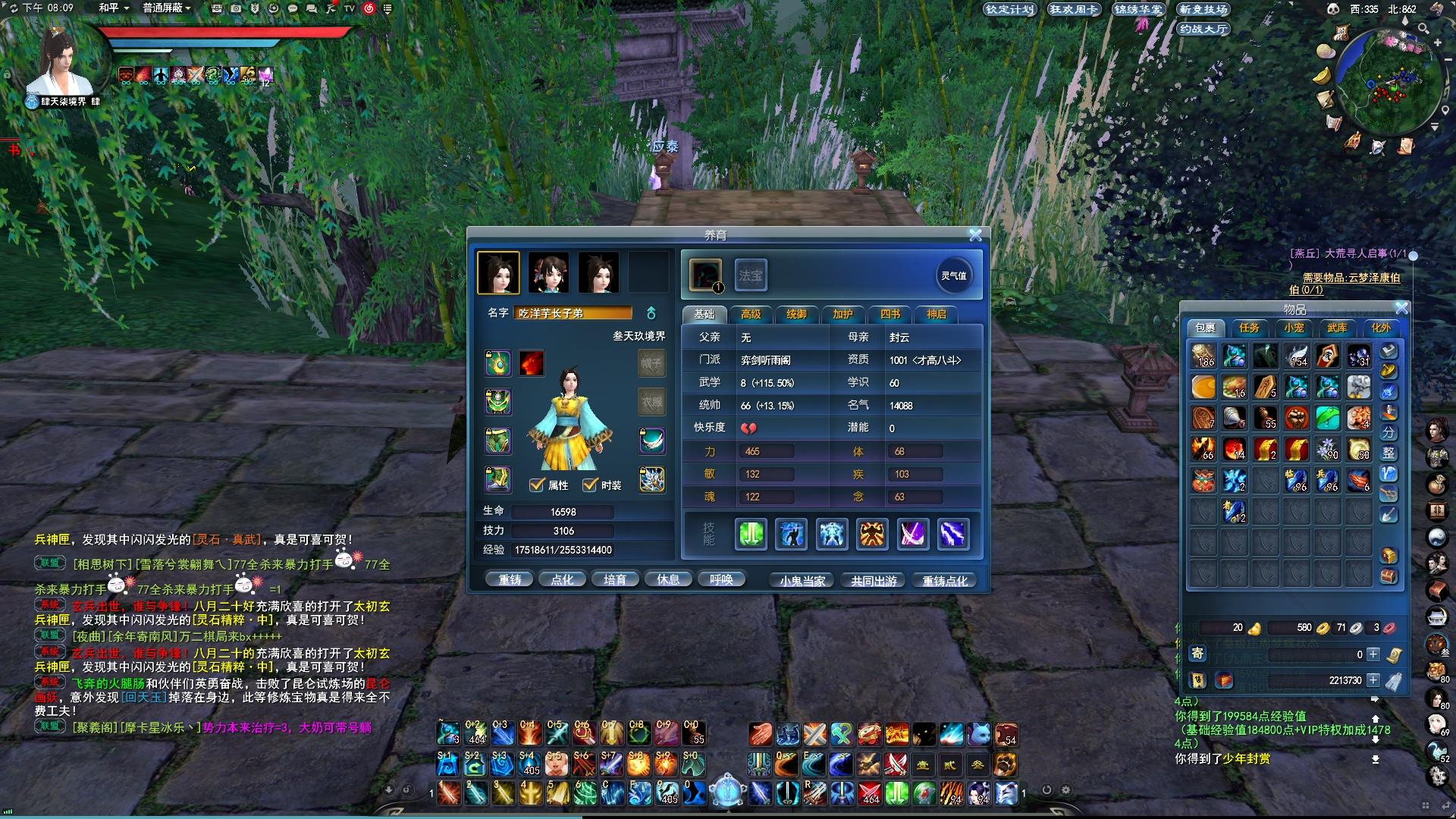The height and width of the screenshot is (819, 1456).
Task: Summon the child with 呼唤
Action: [721, 580]
